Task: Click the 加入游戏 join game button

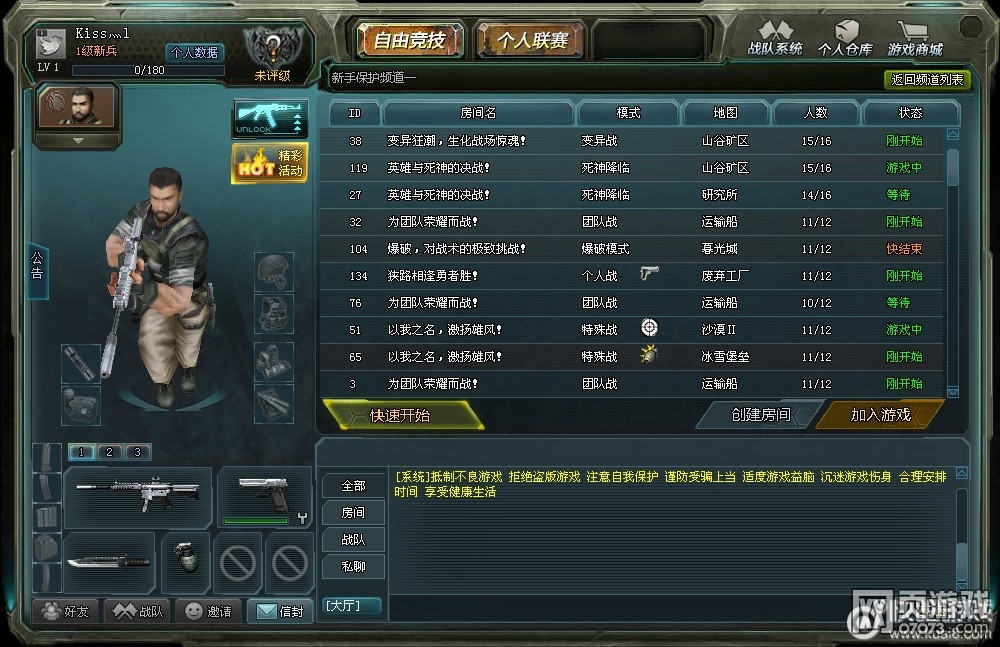Action: coord(880,415)
